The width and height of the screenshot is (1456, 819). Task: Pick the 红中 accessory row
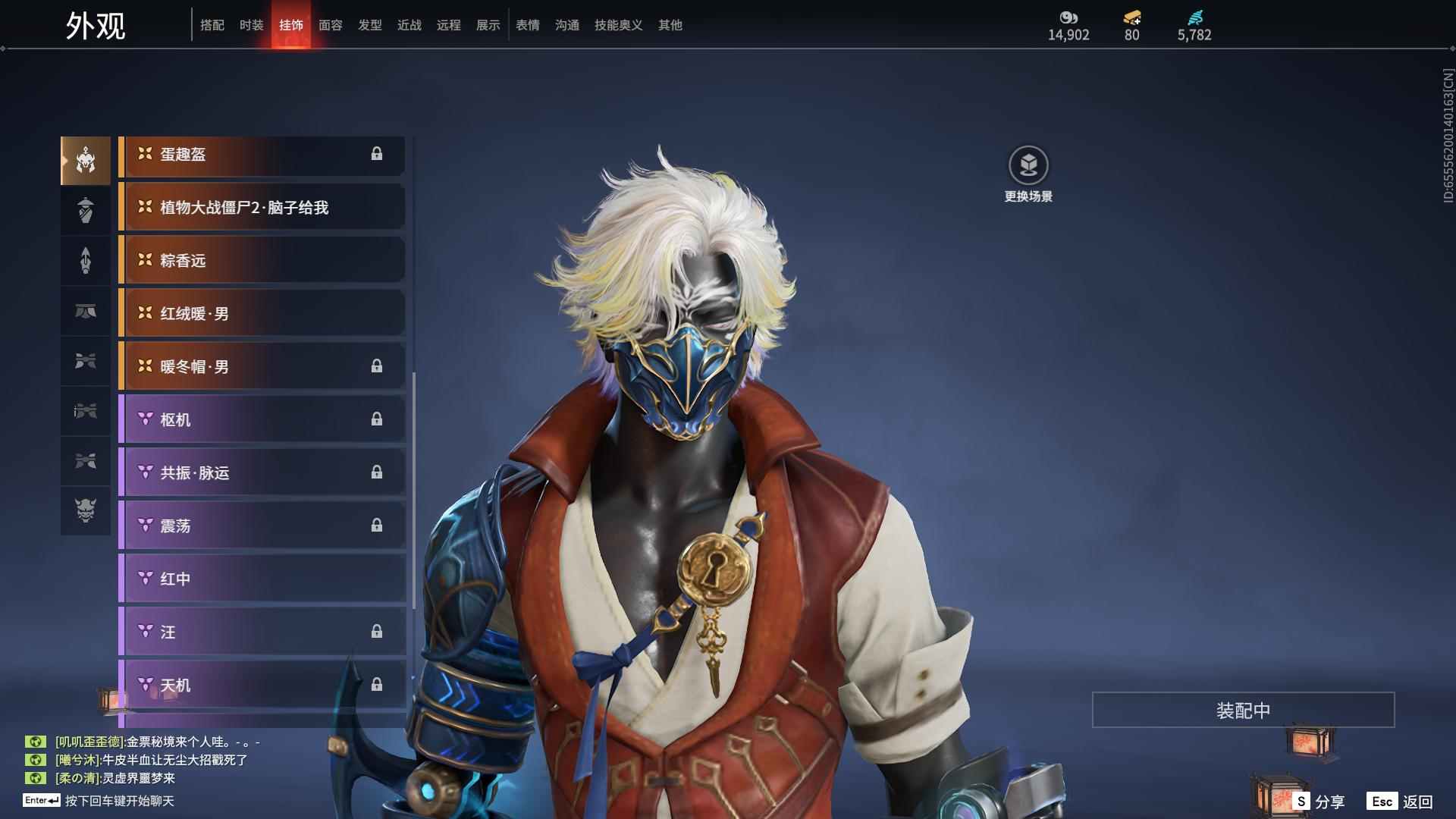tap(262, 579)
